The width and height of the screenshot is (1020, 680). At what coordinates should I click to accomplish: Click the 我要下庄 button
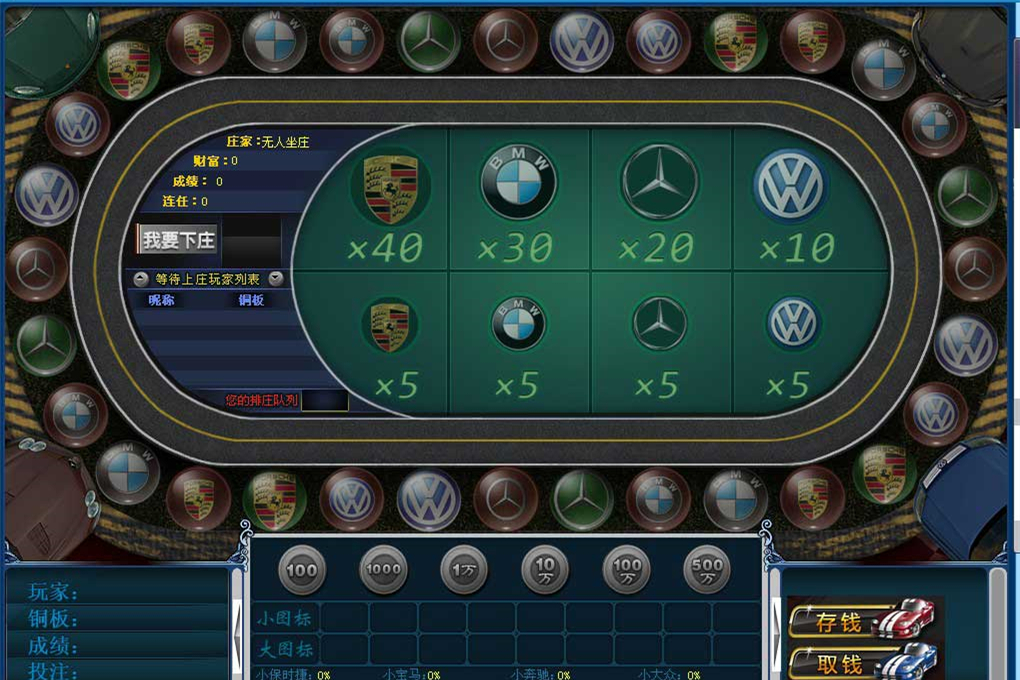click(178, 241)
